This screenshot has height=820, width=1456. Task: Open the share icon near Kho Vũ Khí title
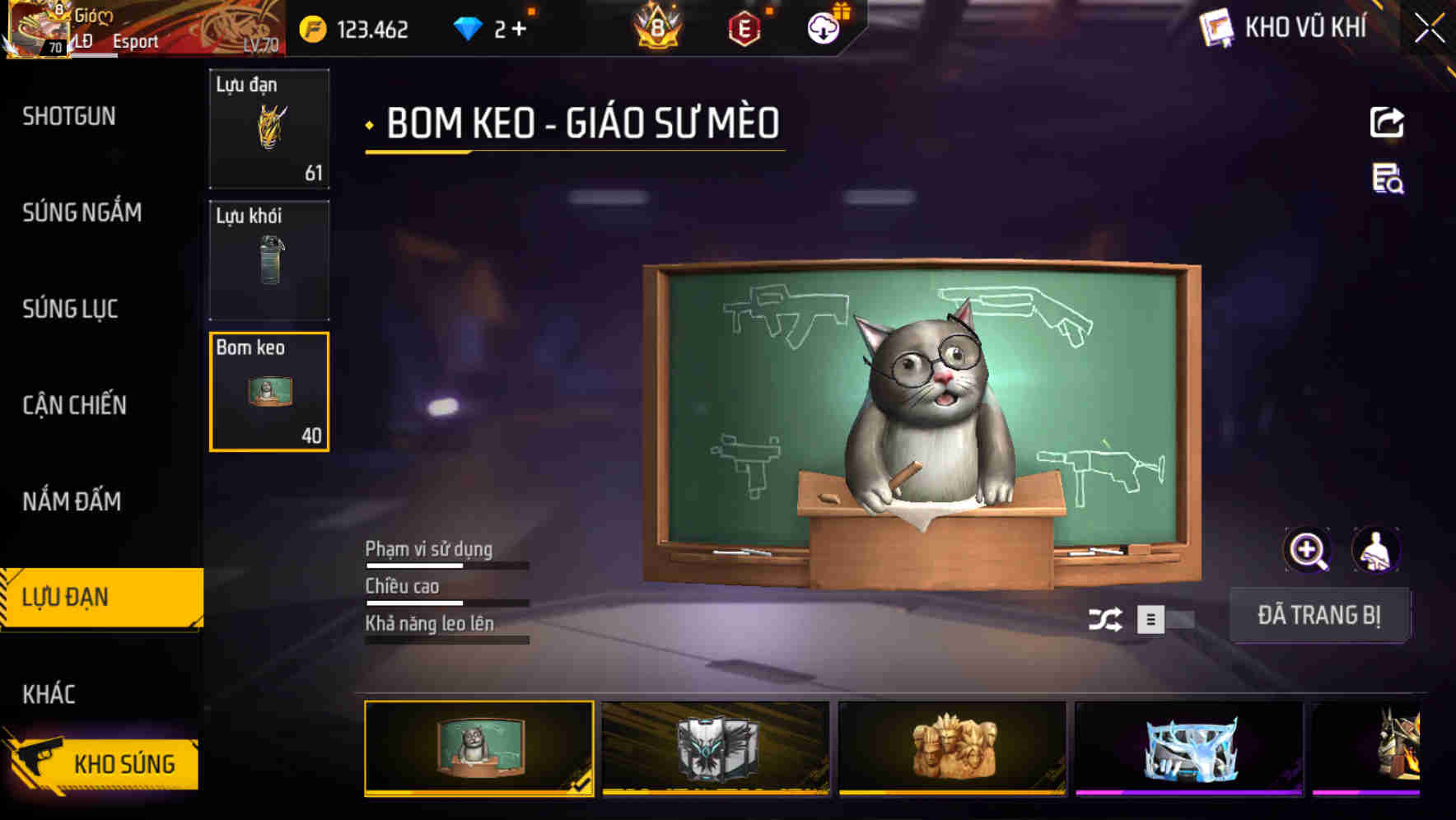pos(1388,122)
